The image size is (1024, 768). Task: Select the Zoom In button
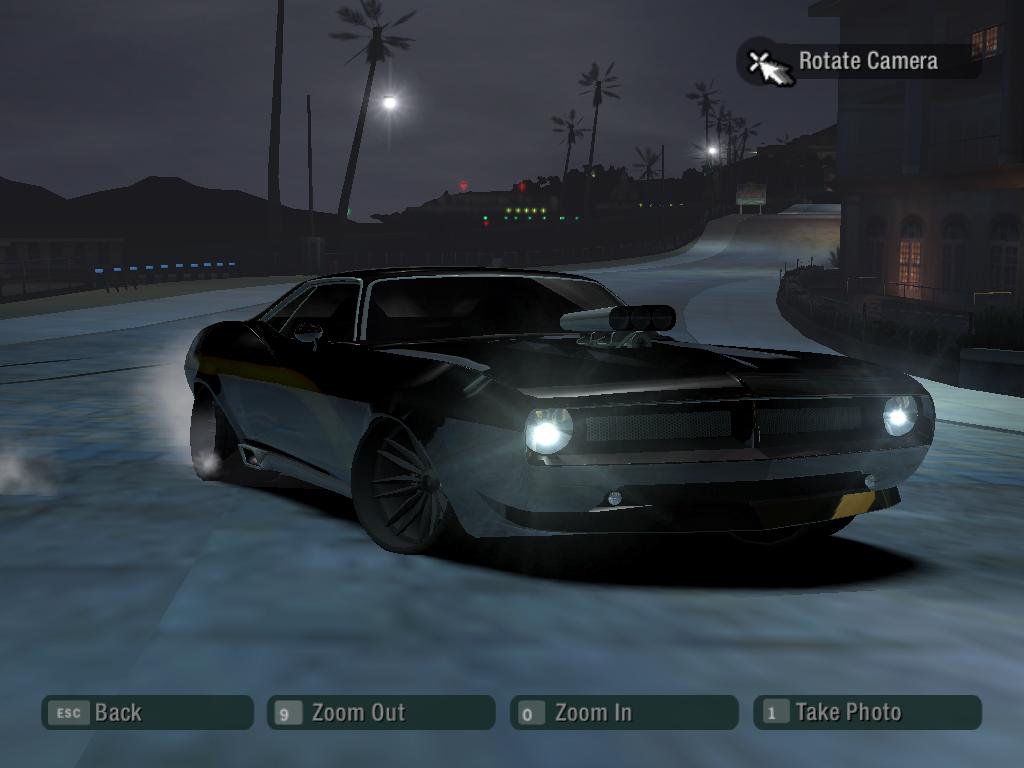tap(623, 713)
